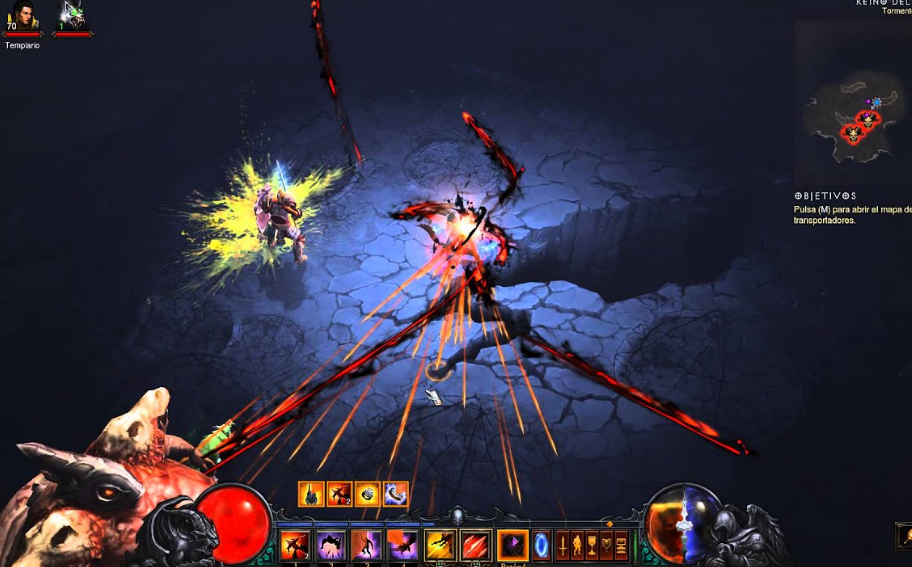Select the red claw slash secondary skill
912x567 pixels.
(x=475, y=545)
